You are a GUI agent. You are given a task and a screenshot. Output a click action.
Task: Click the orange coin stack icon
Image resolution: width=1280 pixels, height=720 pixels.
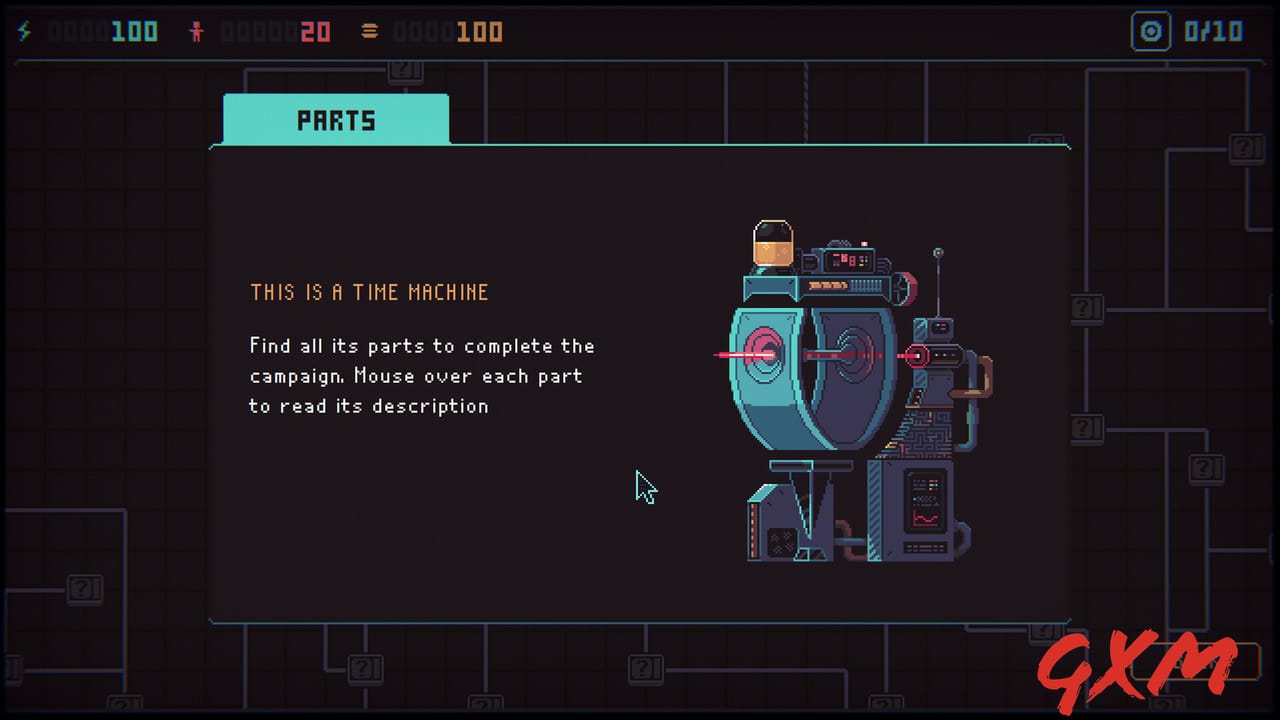coord(369,30)
